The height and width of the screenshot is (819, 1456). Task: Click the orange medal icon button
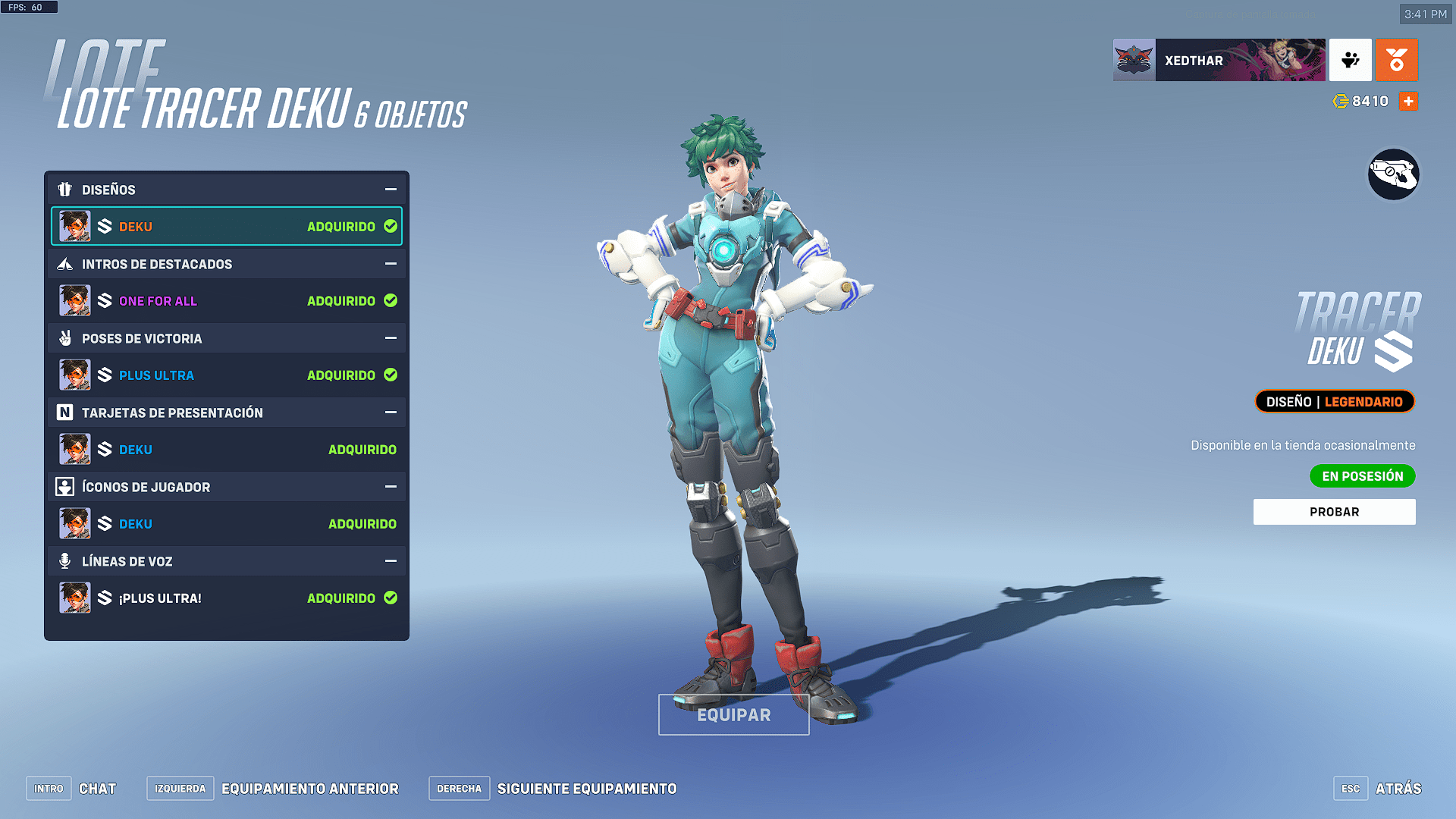pos(1396,61)
